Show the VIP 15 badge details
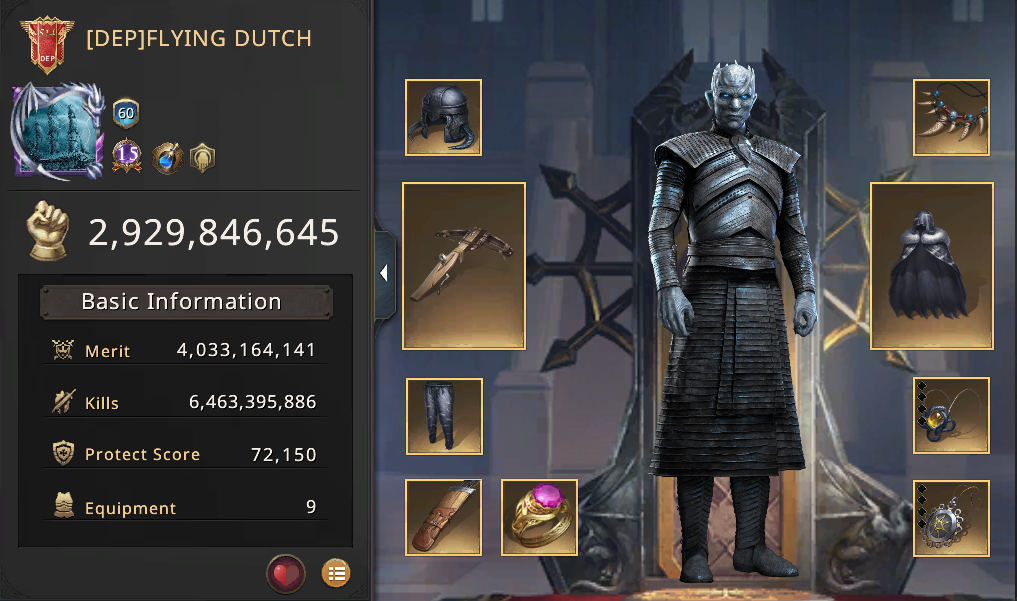The height and width of the screenshot is (601, 1017). [x=127, y=155]
